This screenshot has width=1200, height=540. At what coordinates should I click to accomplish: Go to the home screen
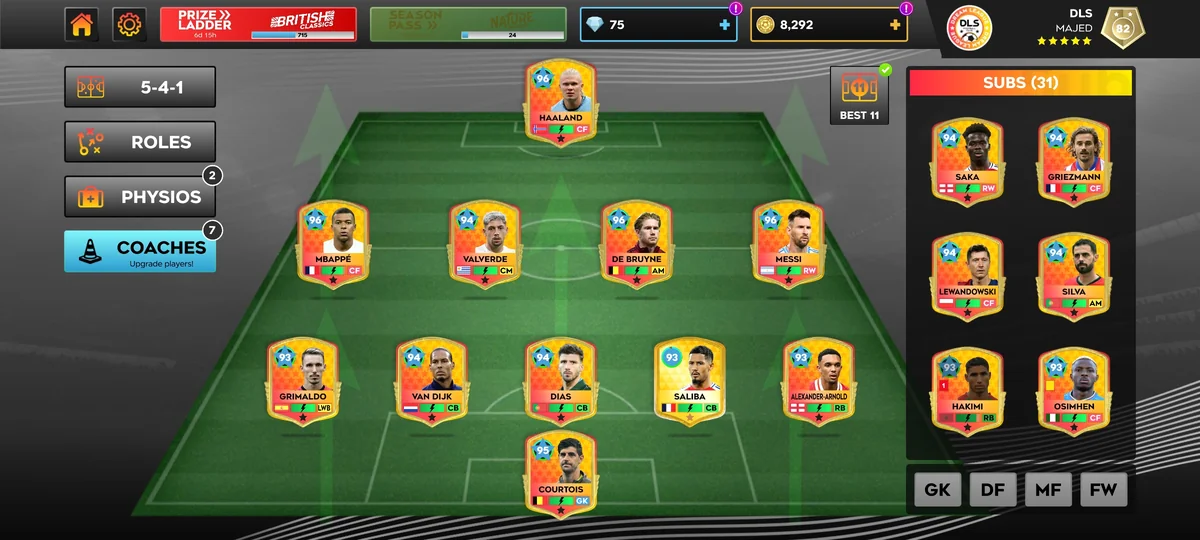point(82,25)
